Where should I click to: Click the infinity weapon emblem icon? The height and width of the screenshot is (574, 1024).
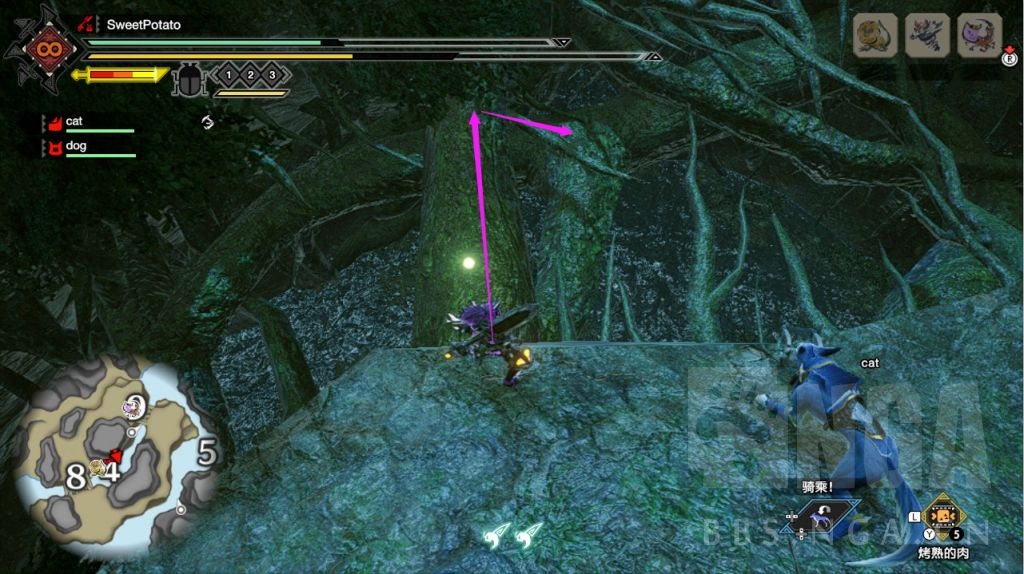click(x=43, y=47)
